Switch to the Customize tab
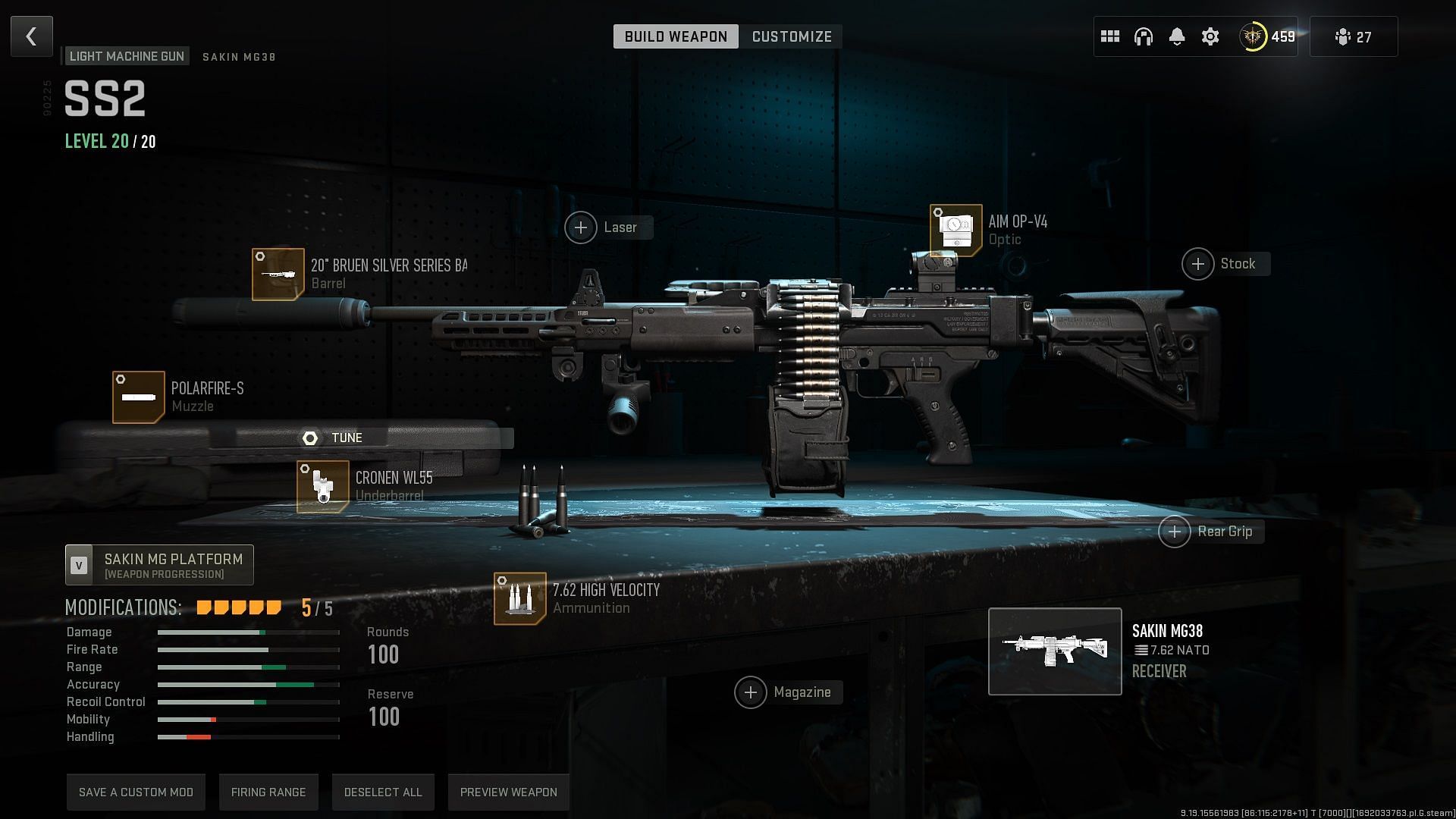Image resolution: width=1456 pixels, height=819 pixels. click(x=791, y=36)
